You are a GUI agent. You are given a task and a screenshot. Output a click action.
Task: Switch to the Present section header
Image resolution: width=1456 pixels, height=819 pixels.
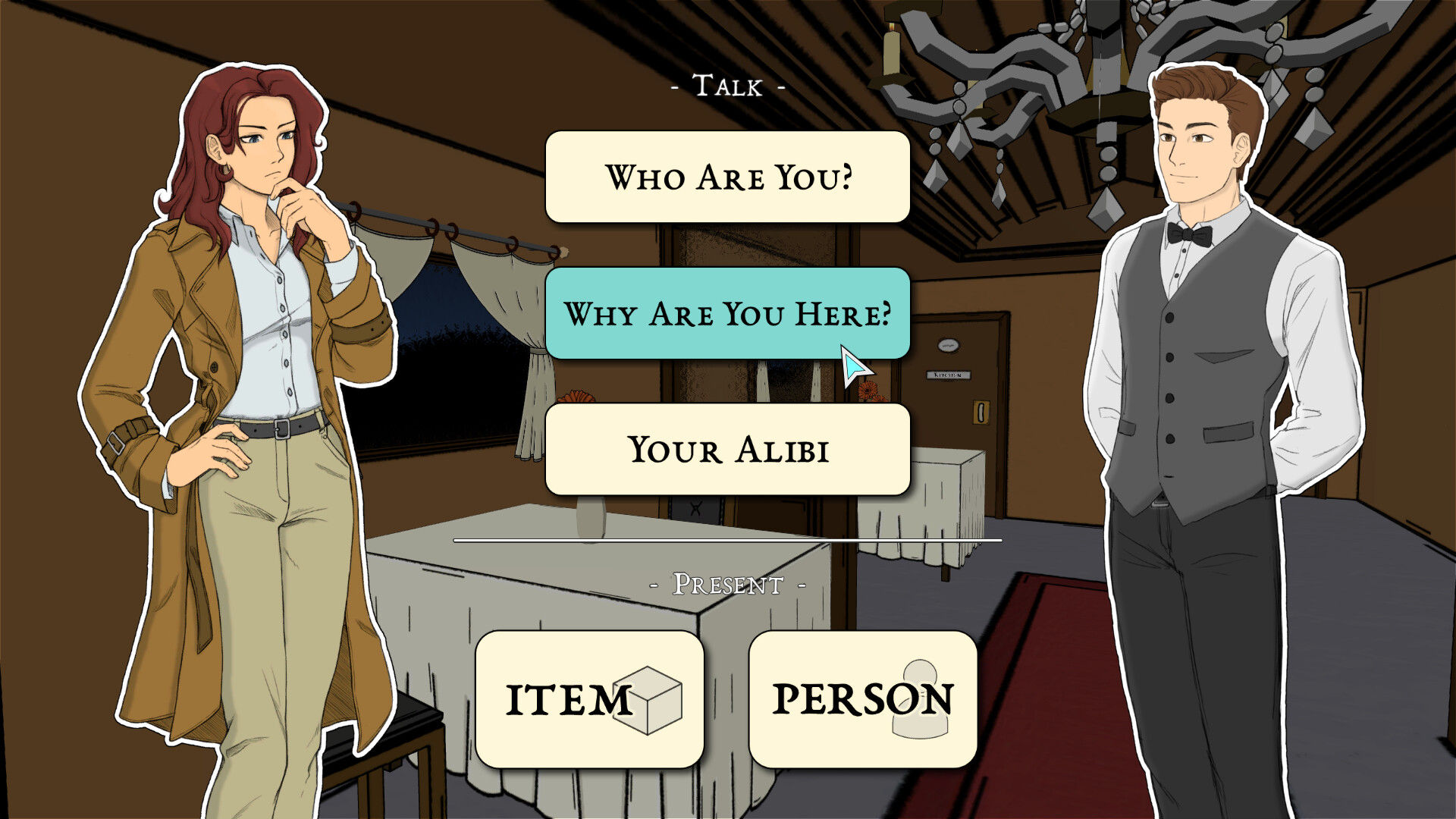[x=727, y=584]
